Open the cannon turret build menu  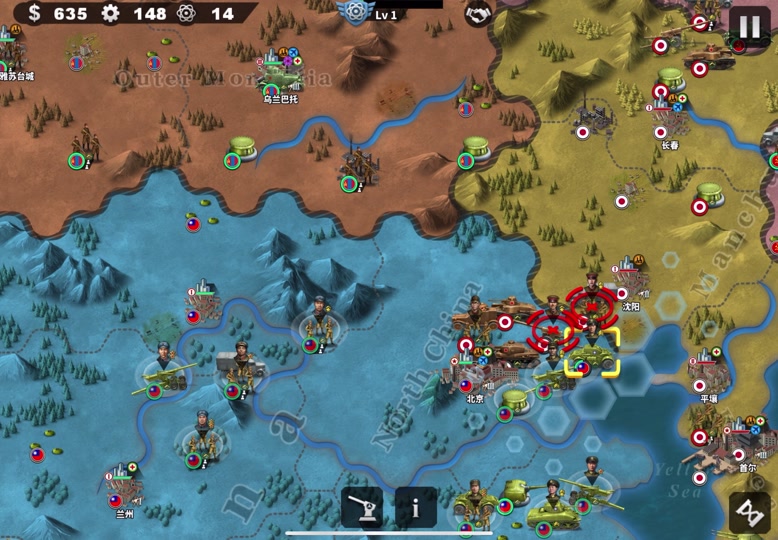[x=362, y=508]
